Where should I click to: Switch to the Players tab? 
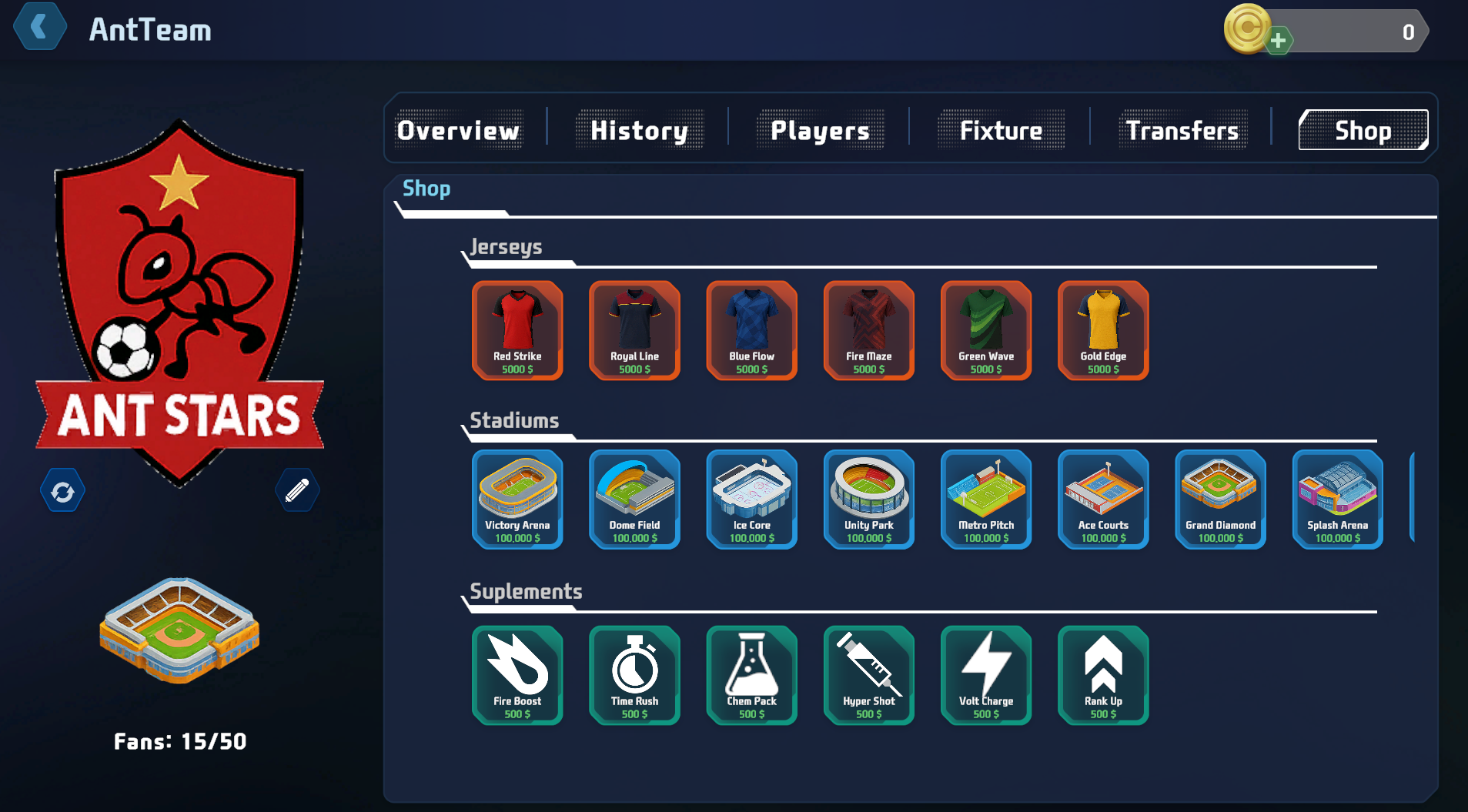click(x=820, y=130)
